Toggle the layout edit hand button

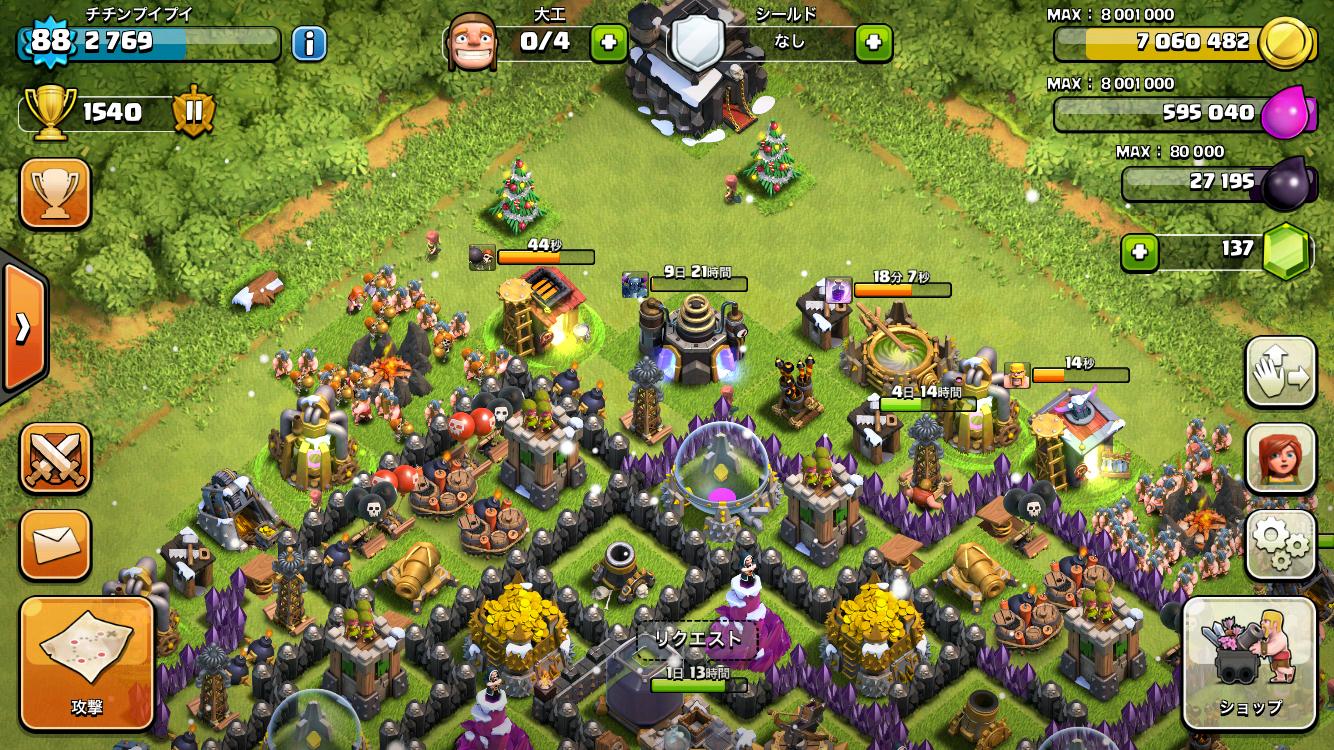tap(1280, 372)
